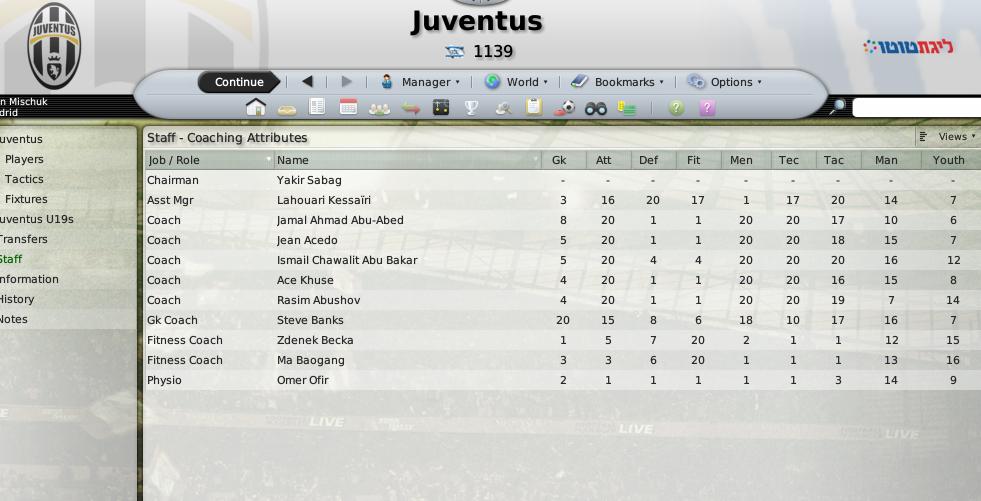The image size is (981, 501).
Task: Sort the staff list by Name column
Action: [x=293, y=160]
